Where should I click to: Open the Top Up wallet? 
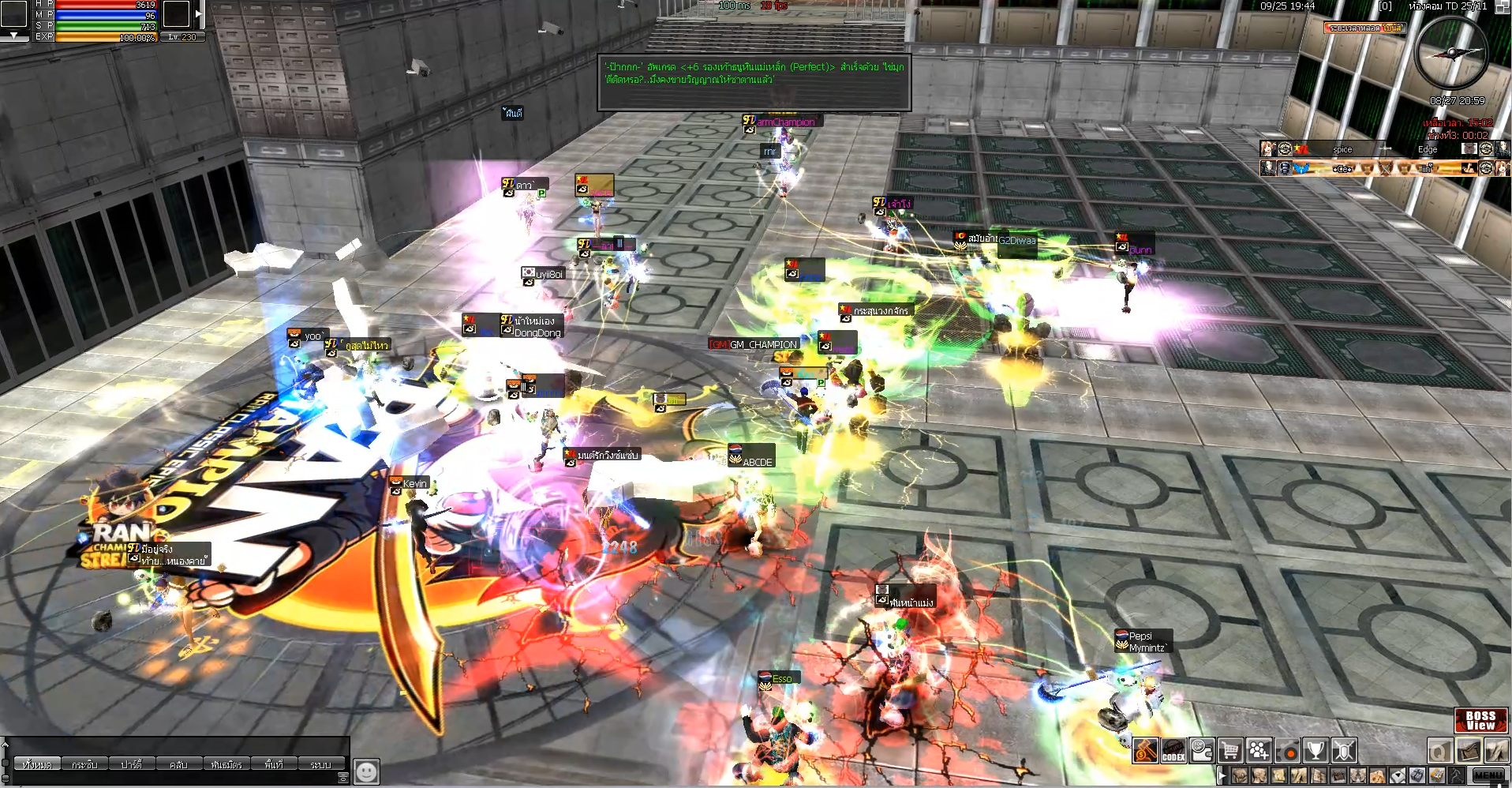[1202, 750]
